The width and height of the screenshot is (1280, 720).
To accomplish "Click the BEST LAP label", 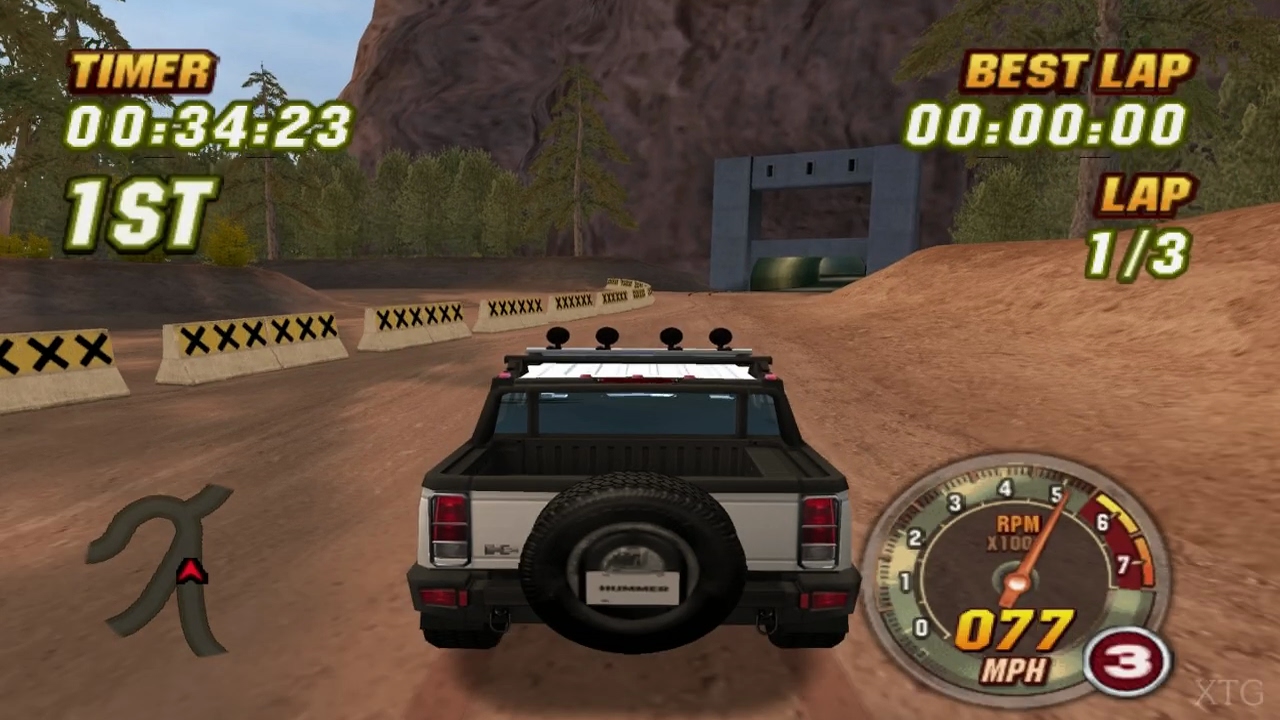I will 1077,71.
